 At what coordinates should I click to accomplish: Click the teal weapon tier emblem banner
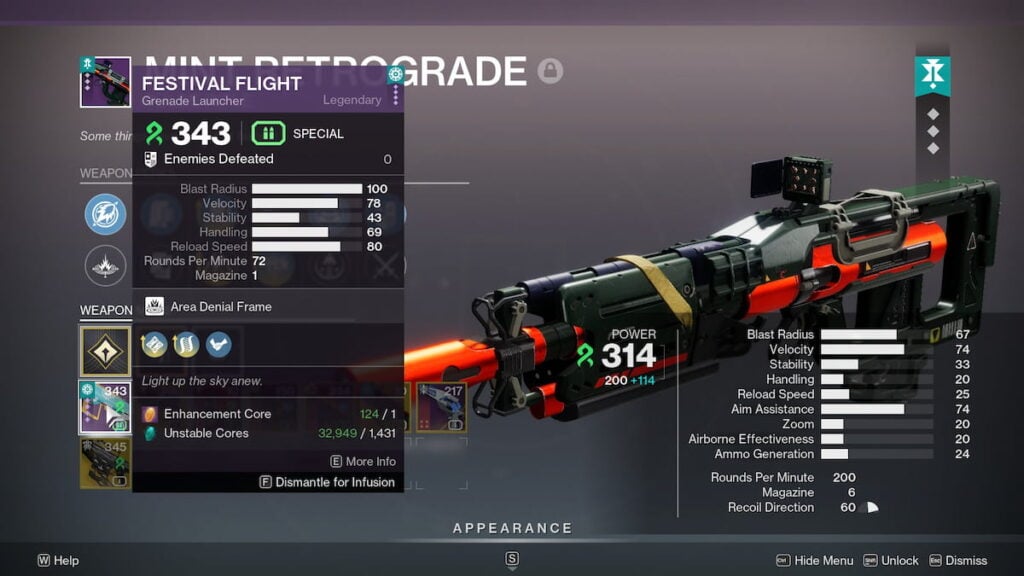point(932,77)
